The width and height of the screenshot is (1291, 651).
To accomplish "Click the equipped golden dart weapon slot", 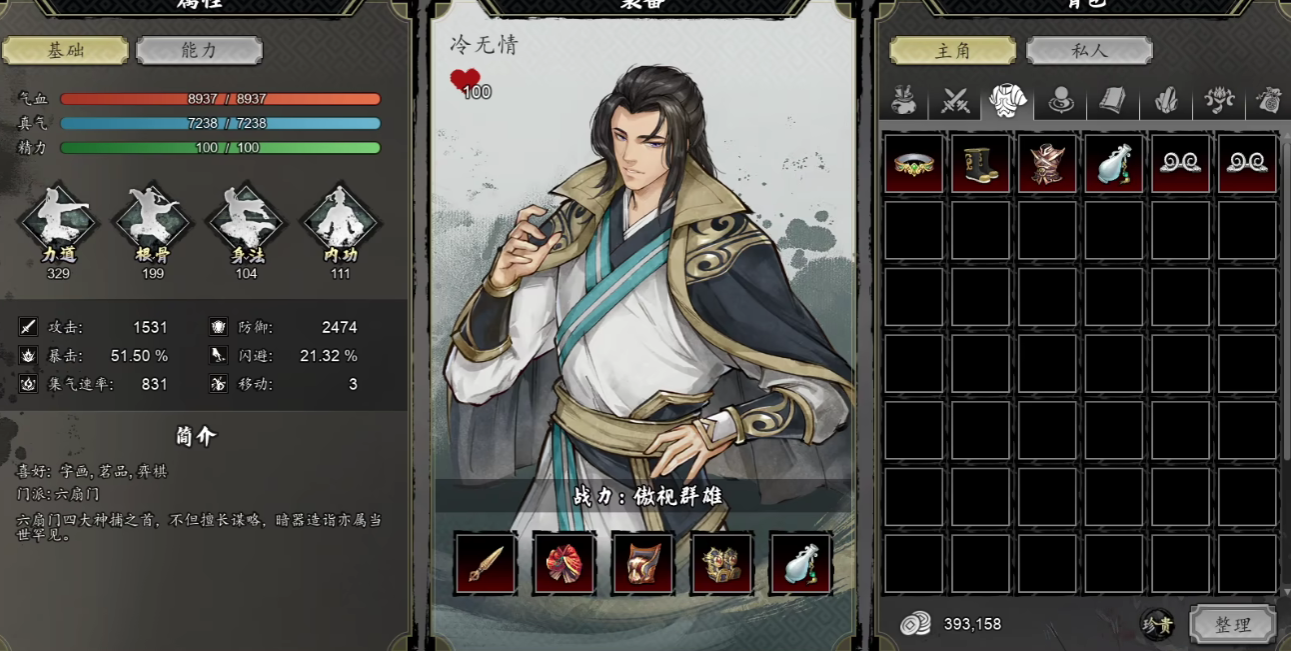I will coord(486,564).
